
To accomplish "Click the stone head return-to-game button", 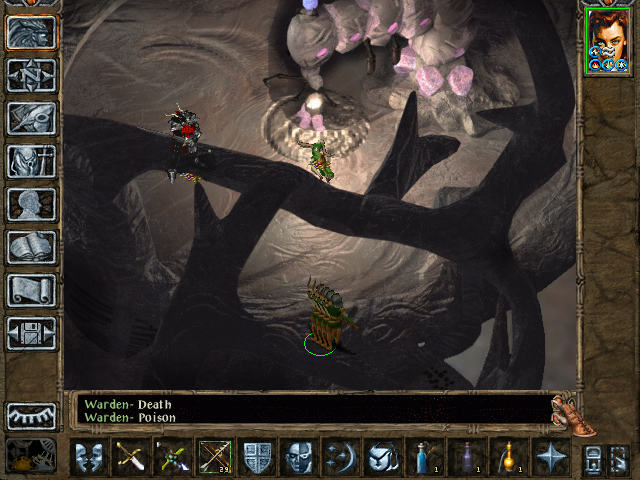I will [31, 33].
